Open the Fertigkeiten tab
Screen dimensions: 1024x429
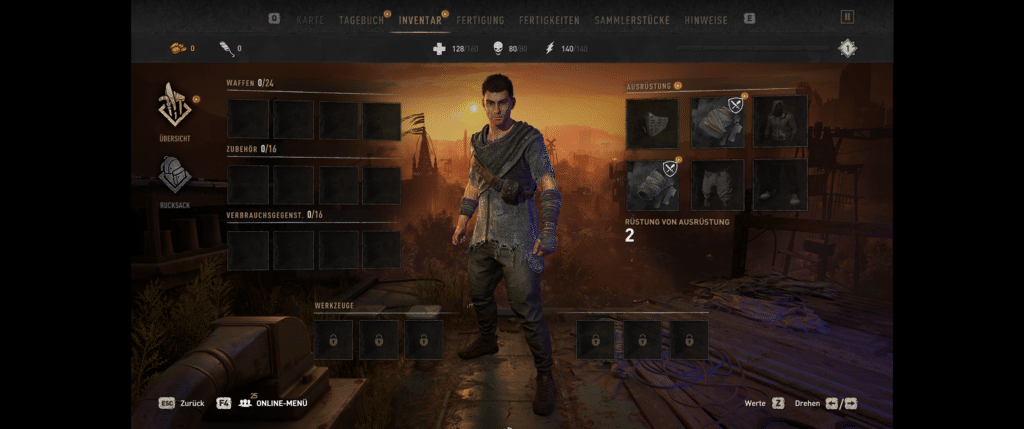coord(549,19)
